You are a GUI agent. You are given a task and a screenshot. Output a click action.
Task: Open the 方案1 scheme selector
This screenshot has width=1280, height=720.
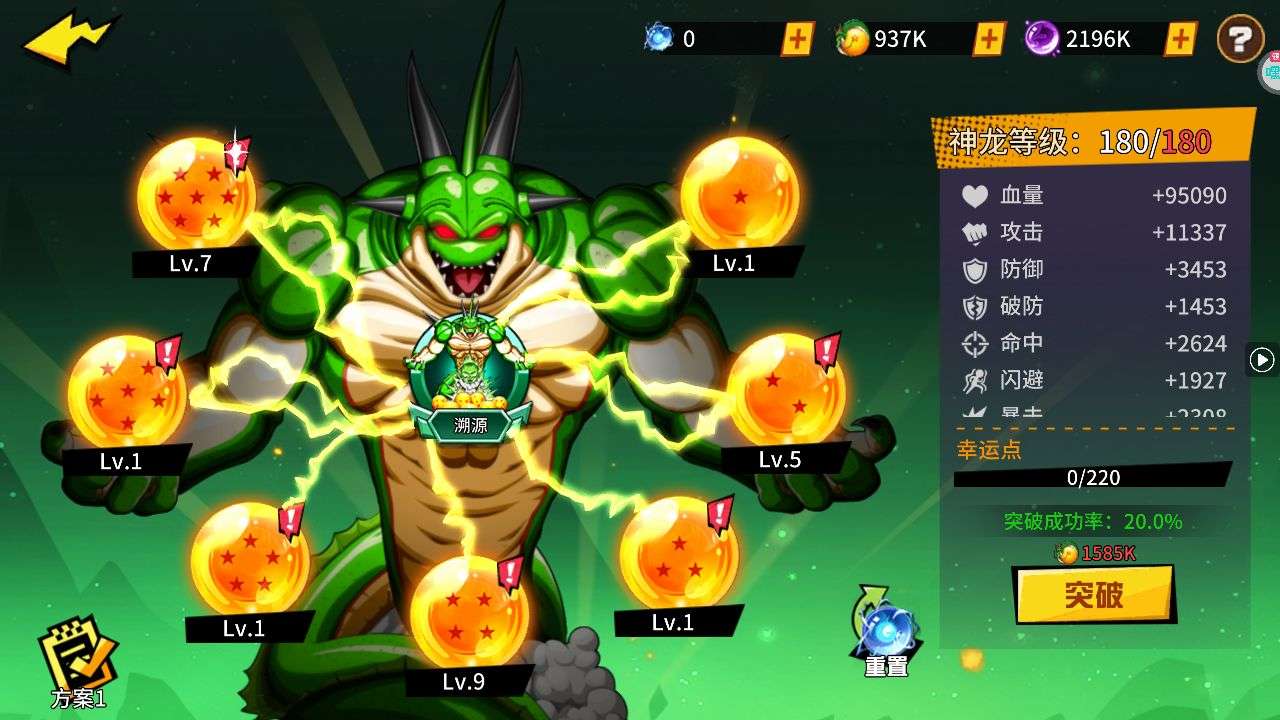78,662
